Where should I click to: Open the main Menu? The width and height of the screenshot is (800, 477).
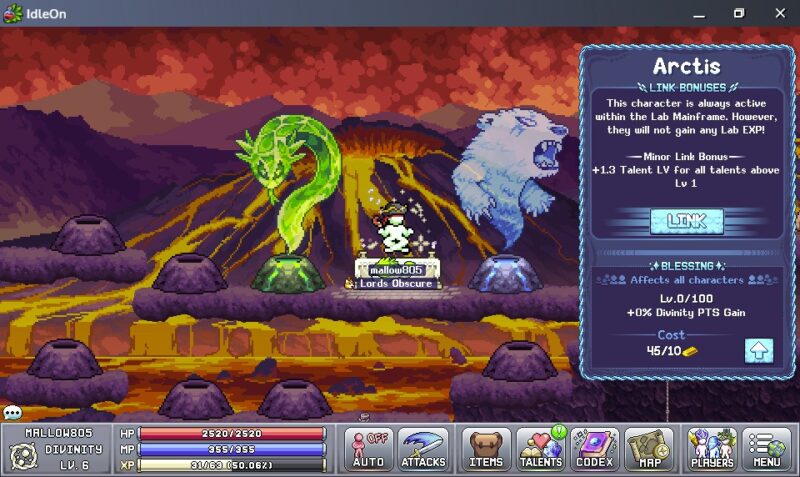[766, 449]
